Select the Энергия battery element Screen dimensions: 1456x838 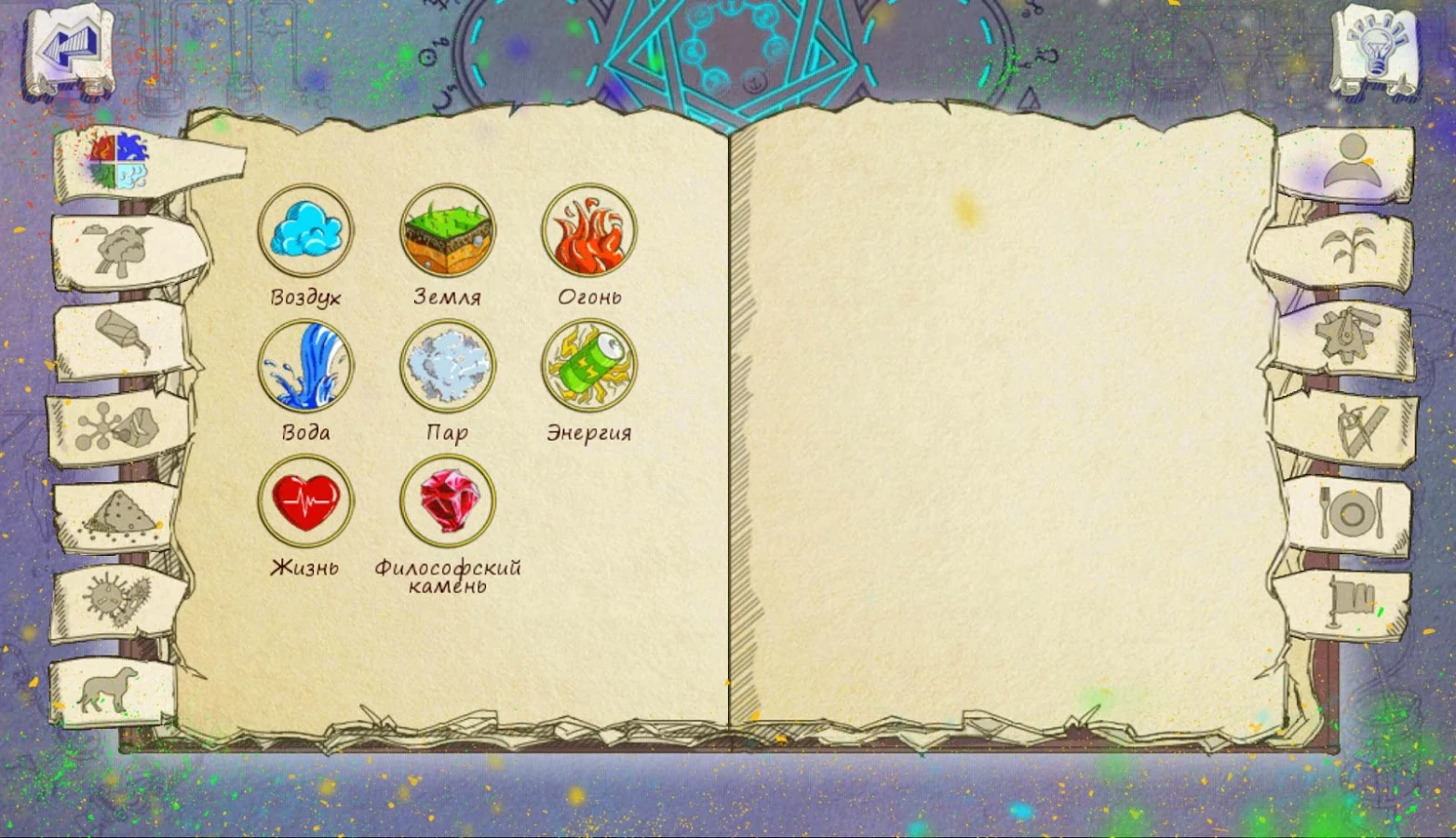click(x=589, y=367)
